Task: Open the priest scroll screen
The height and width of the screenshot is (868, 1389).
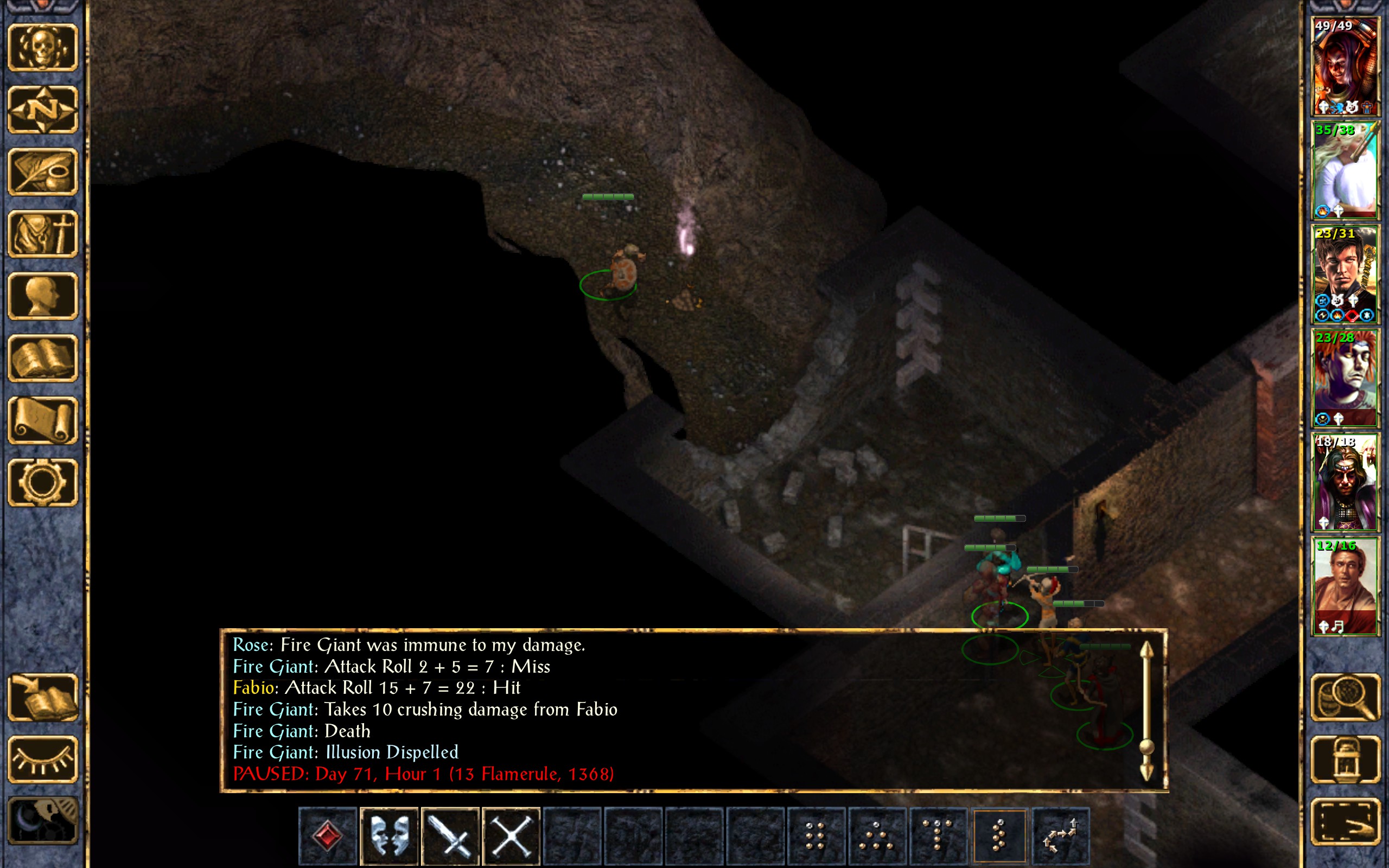Action: point(43,420)
